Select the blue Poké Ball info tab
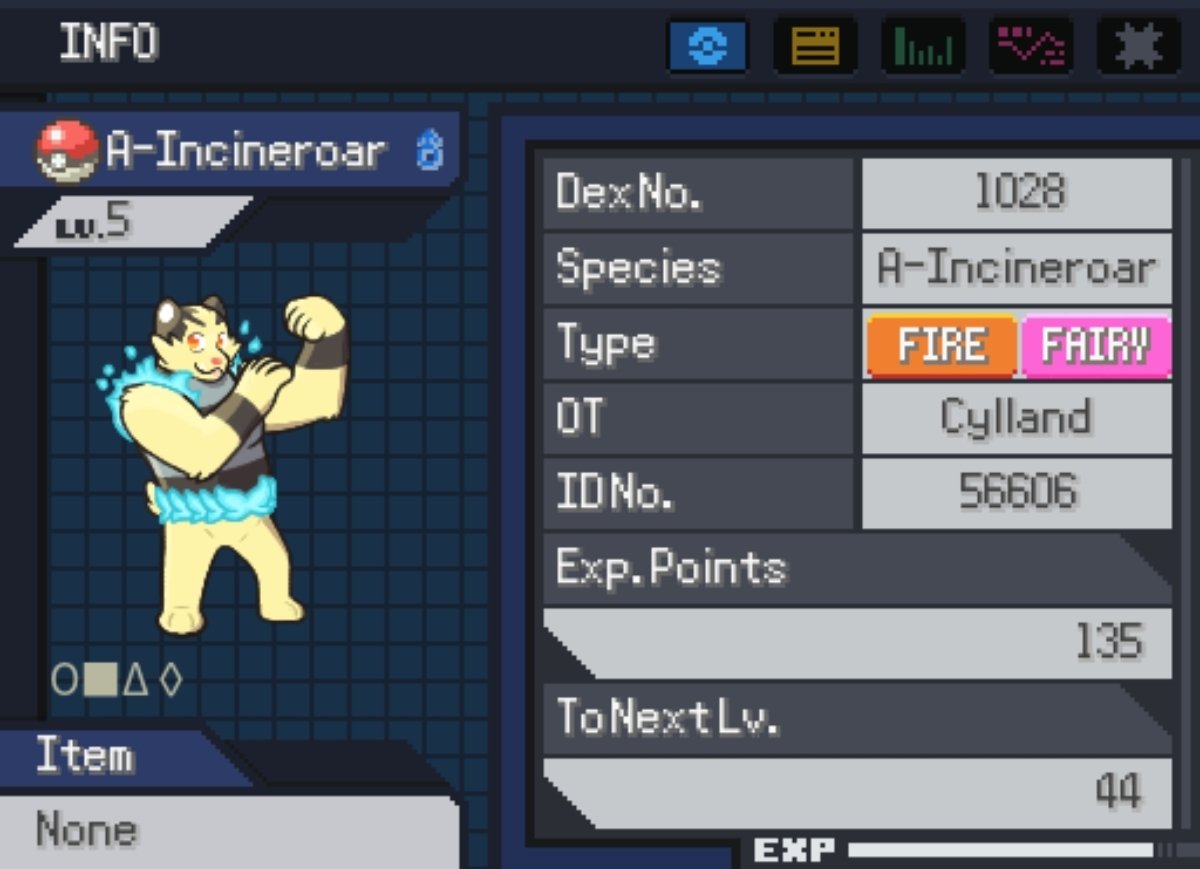Viewport: 1200px width, 869px height. point(707,46)
